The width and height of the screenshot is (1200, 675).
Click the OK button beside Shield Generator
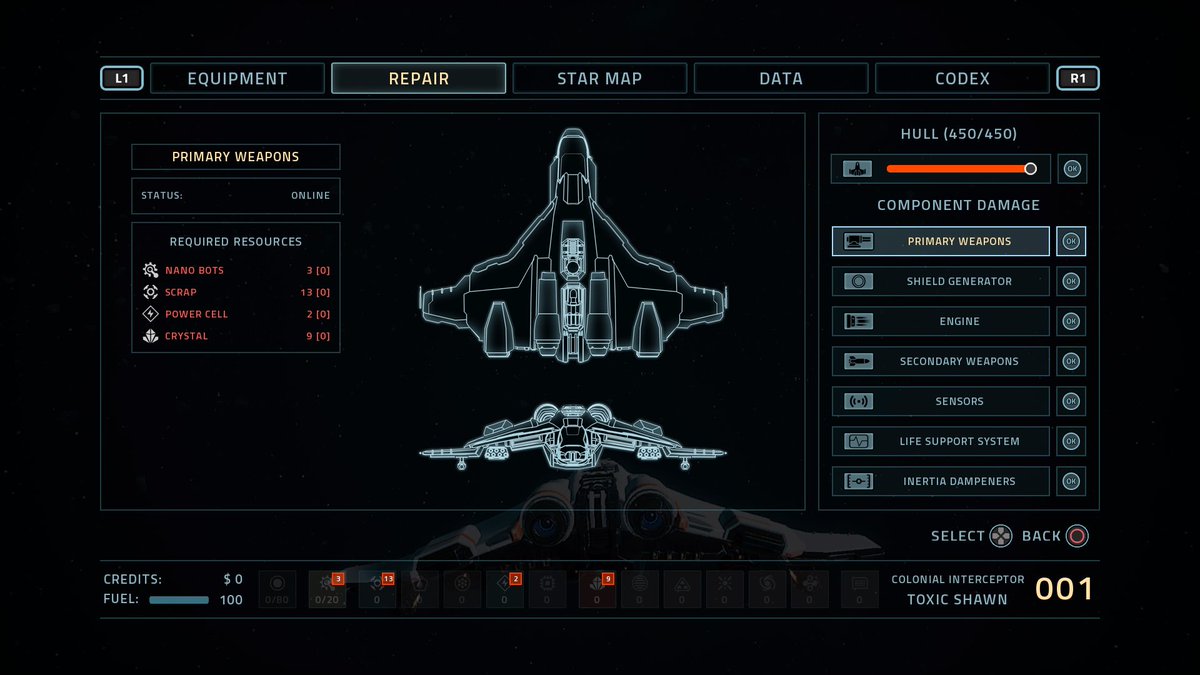pyautogui.click(x=1072, y=281)
